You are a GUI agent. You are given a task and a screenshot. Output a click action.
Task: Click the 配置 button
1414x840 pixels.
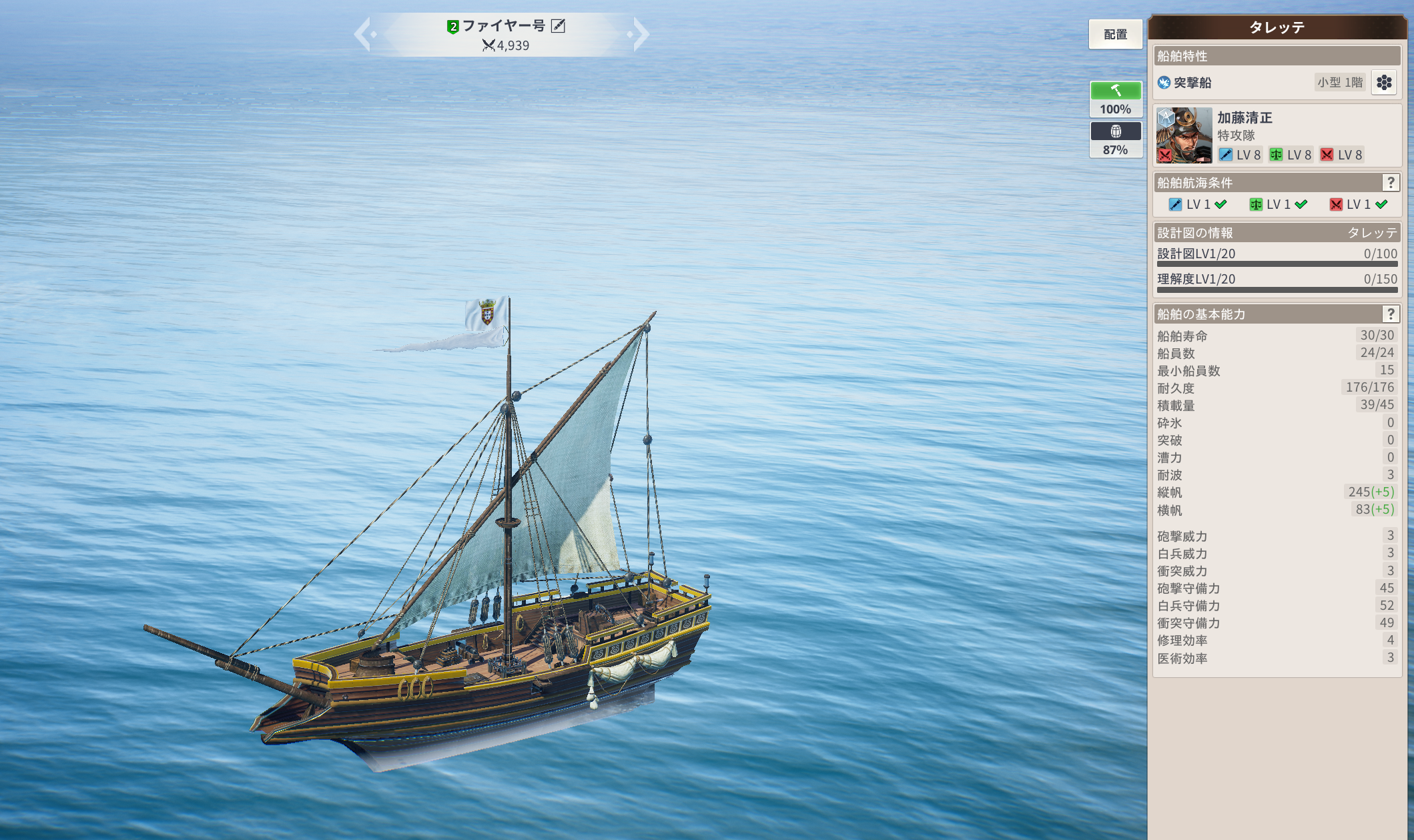click(x=1115, y=34)
